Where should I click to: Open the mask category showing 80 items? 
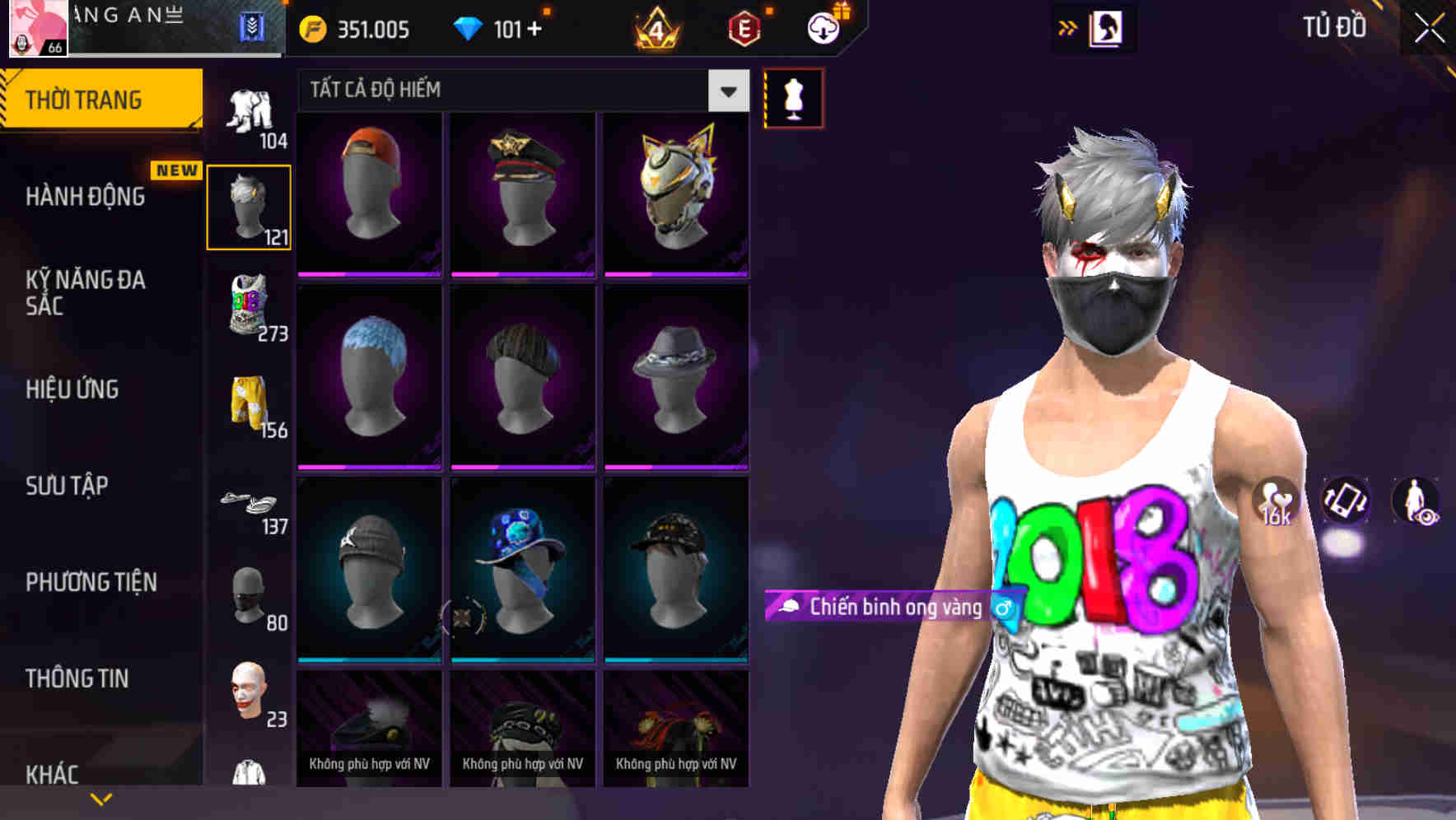250,597
